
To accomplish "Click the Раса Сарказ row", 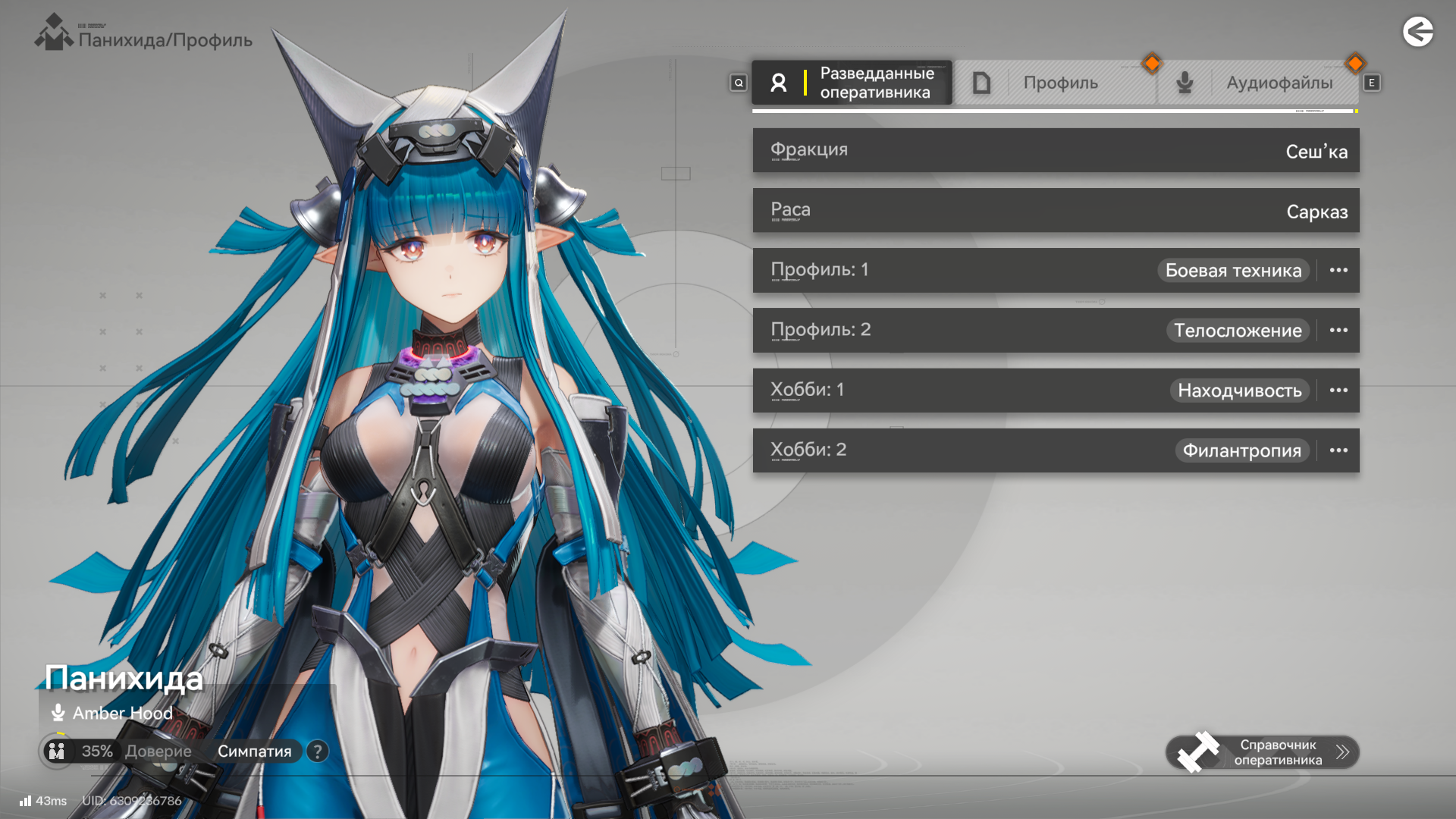I will point(1056,210).
